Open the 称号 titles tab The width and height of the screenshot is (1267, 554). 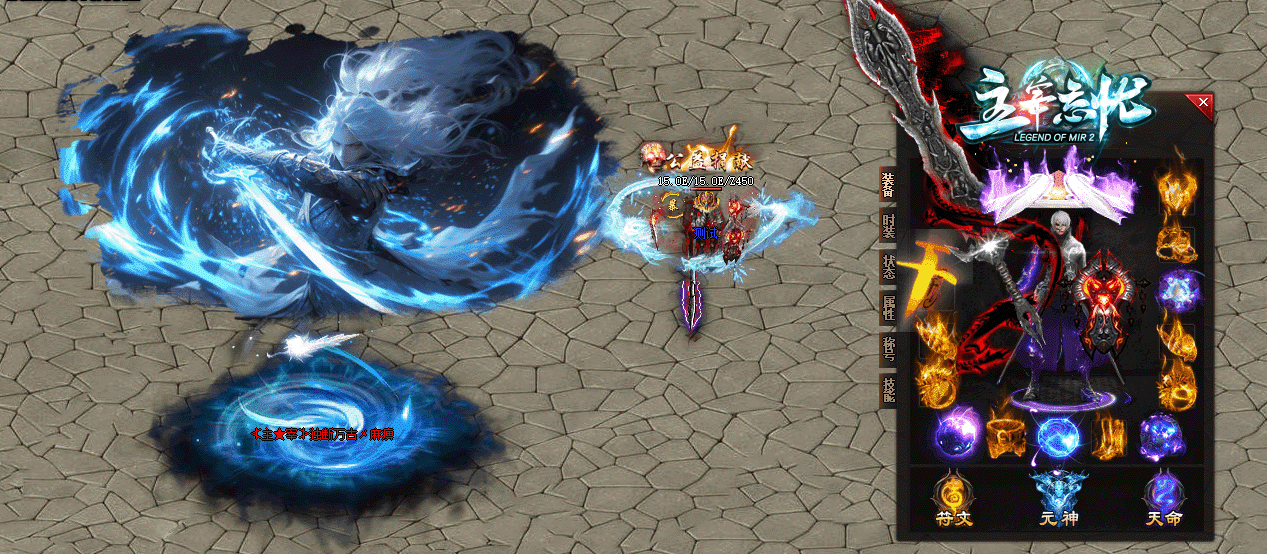tap(887, 349)
